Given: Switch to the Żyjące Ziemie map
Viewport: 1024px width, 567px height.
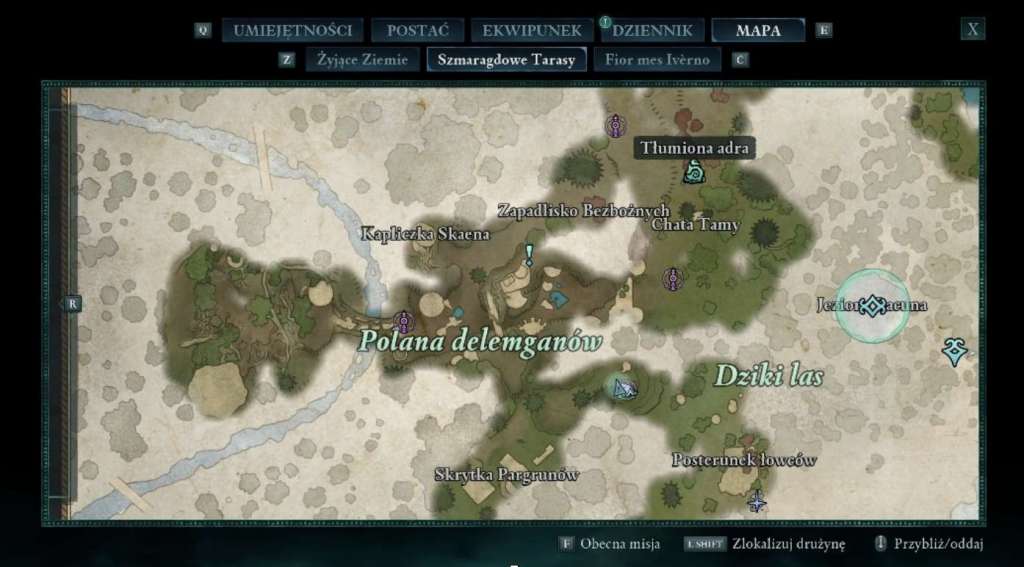Looking at the screenshot, I should (361, 59).
